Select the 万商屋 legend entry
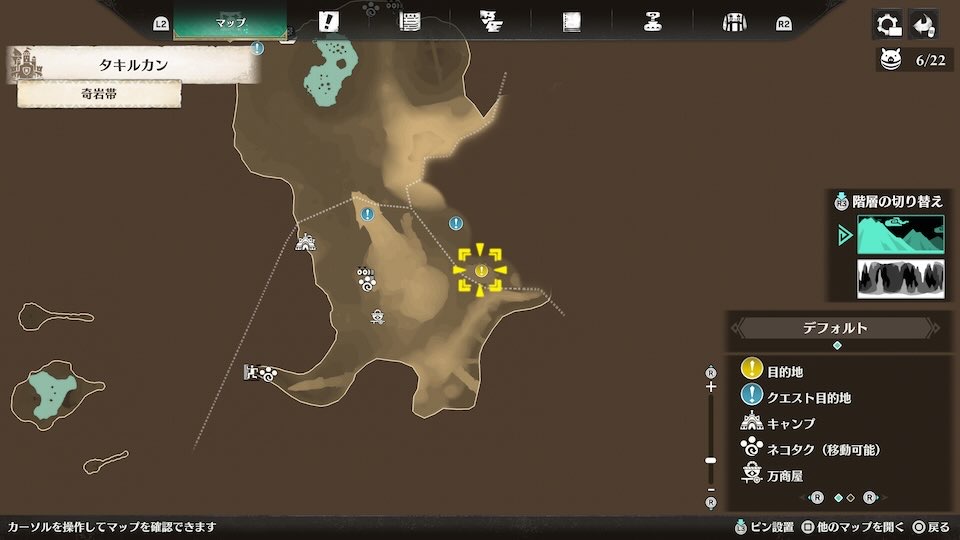960x540 pixels. coord(784,475)
